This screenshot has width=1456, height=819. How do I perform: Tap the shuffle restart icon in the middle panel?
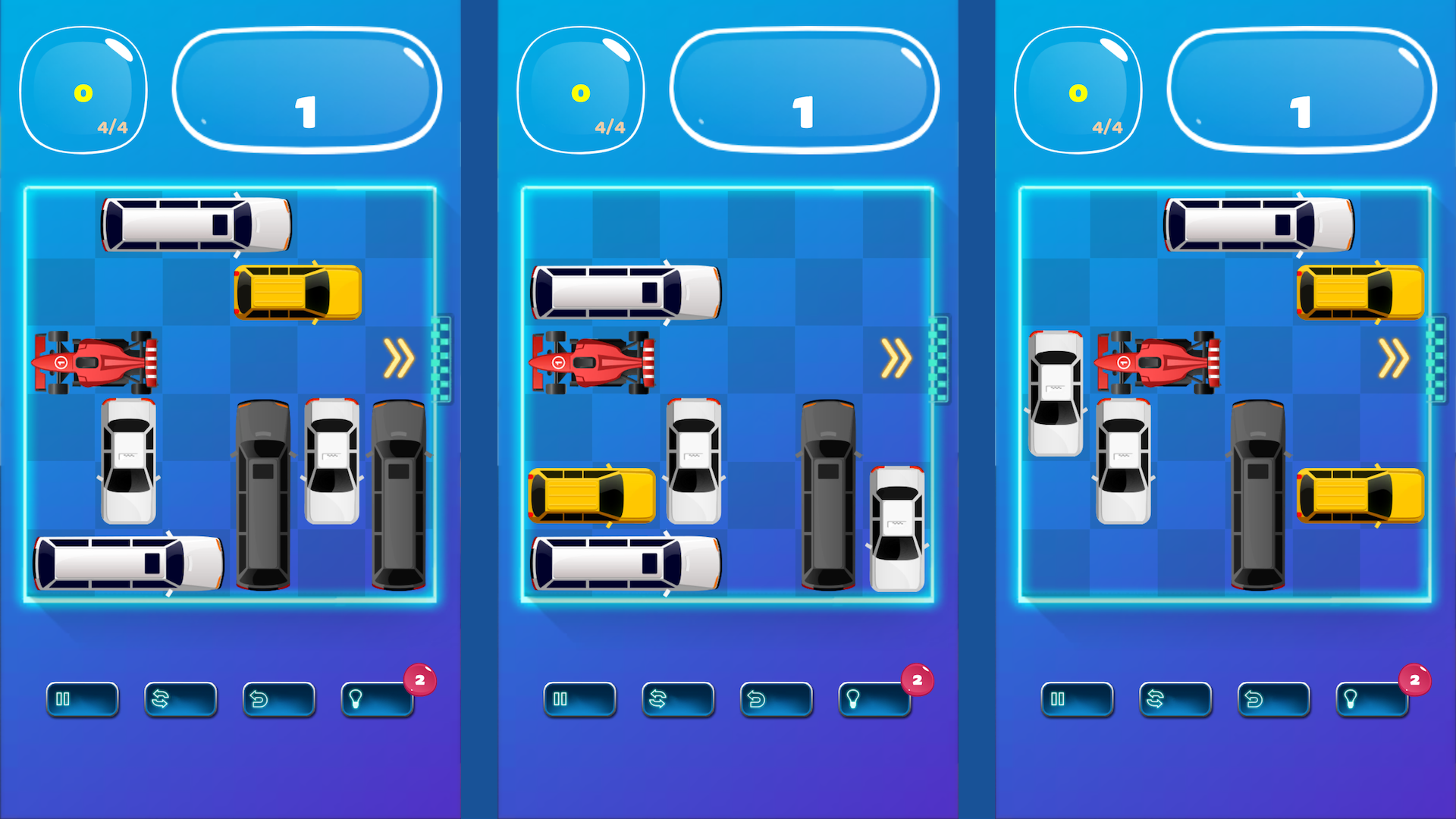(x=677, y=699)
